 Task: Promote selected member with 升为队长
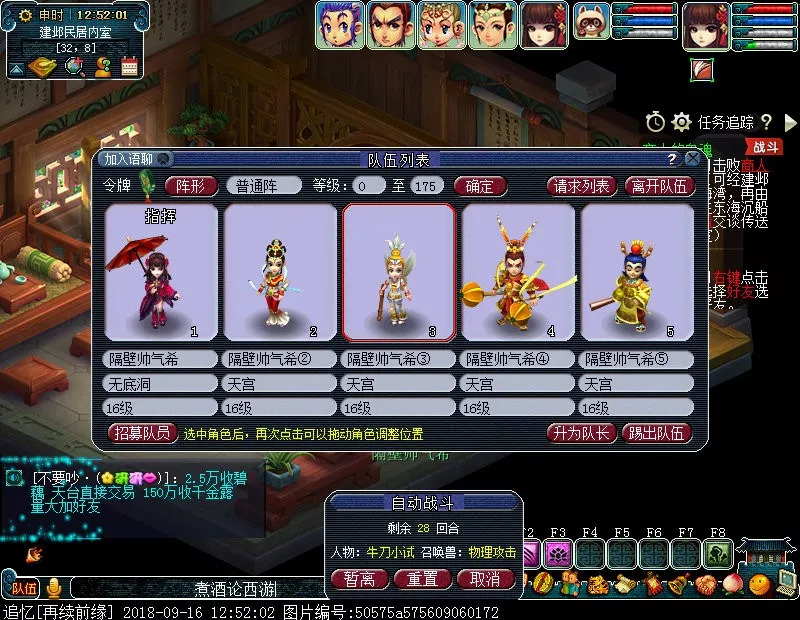tap(579, 433)
